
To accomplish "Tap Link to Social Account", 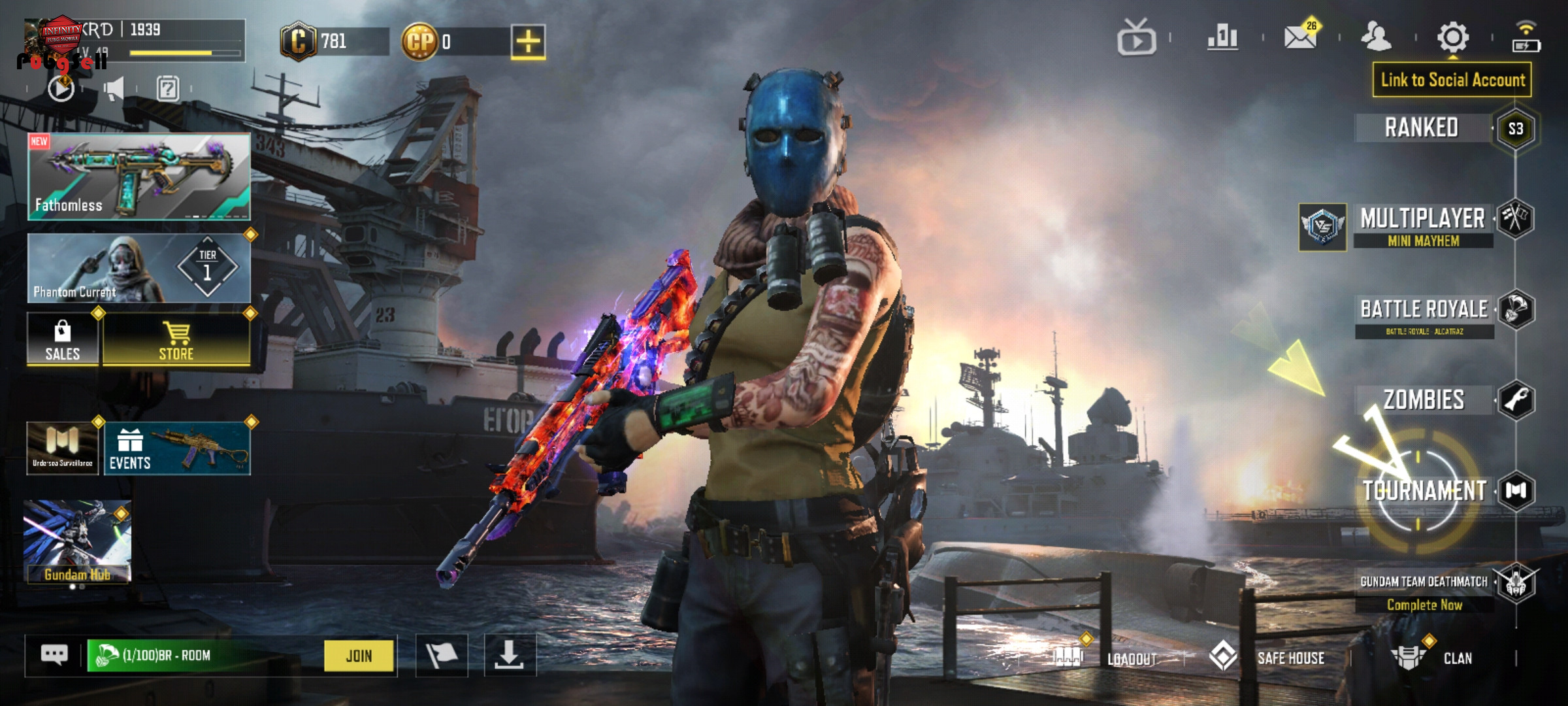I will tap(1452, 80).
